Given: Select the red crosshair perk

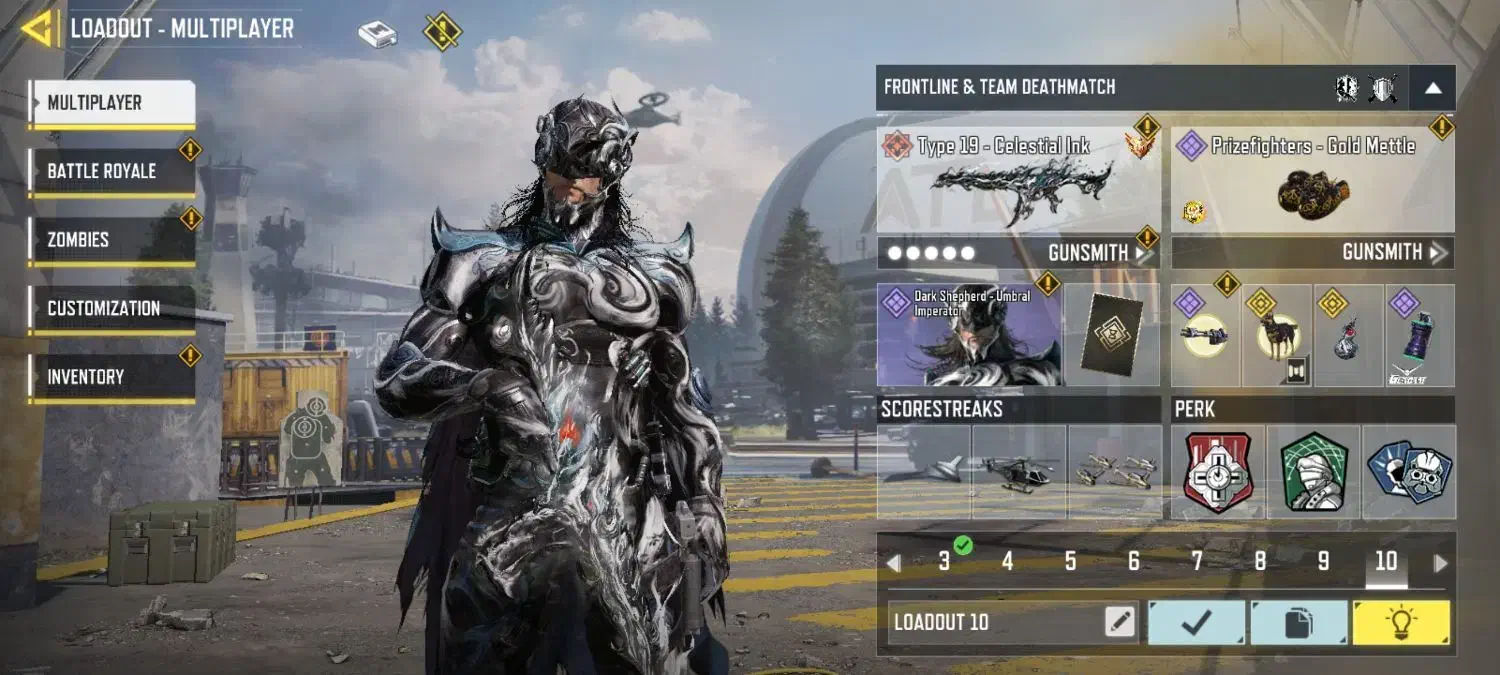Looking at the screenshot, I should pos(1218,472).
